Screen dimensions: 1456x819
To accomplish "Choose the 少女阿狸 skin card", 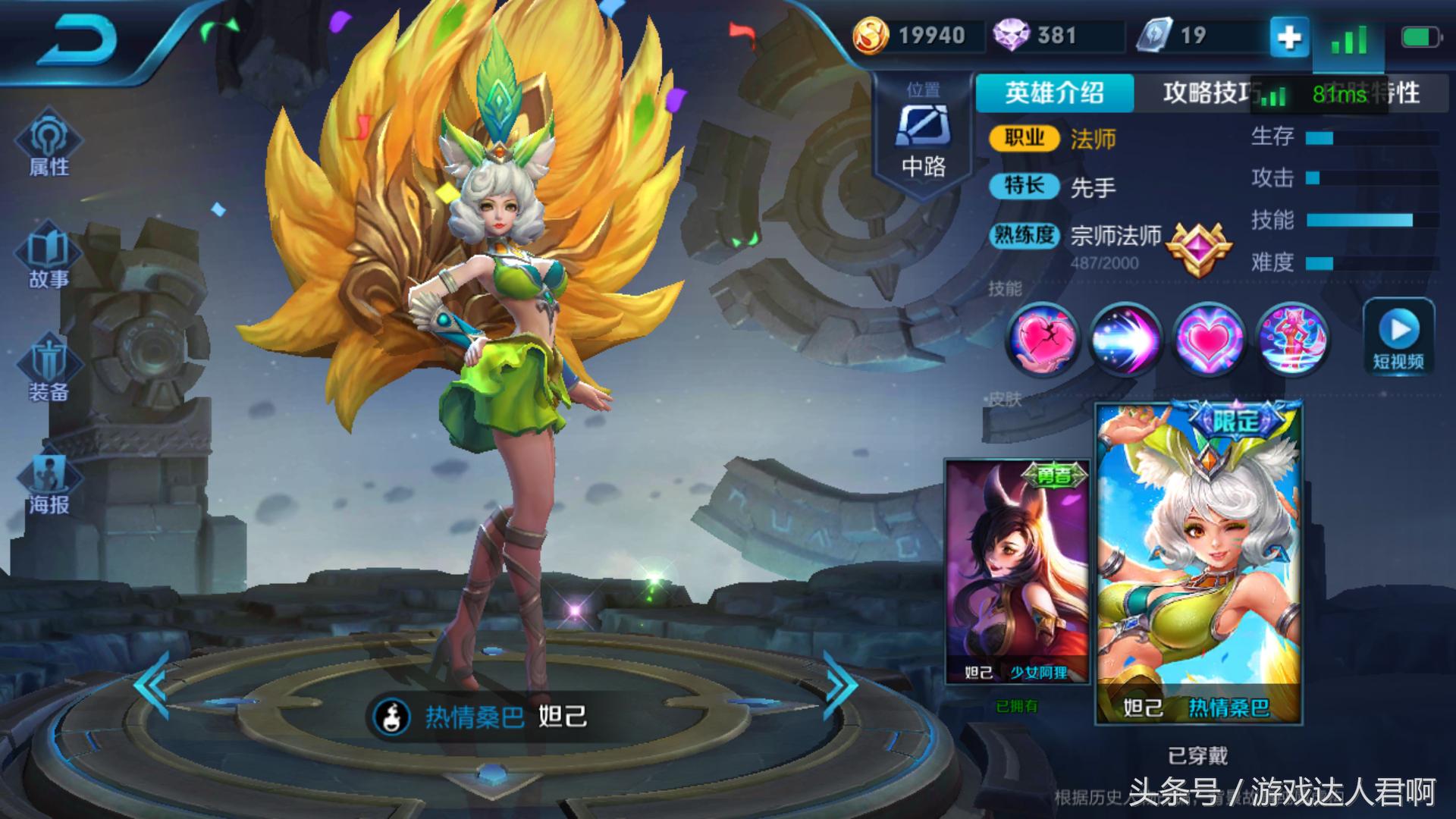I will (x=1017, y=573).
